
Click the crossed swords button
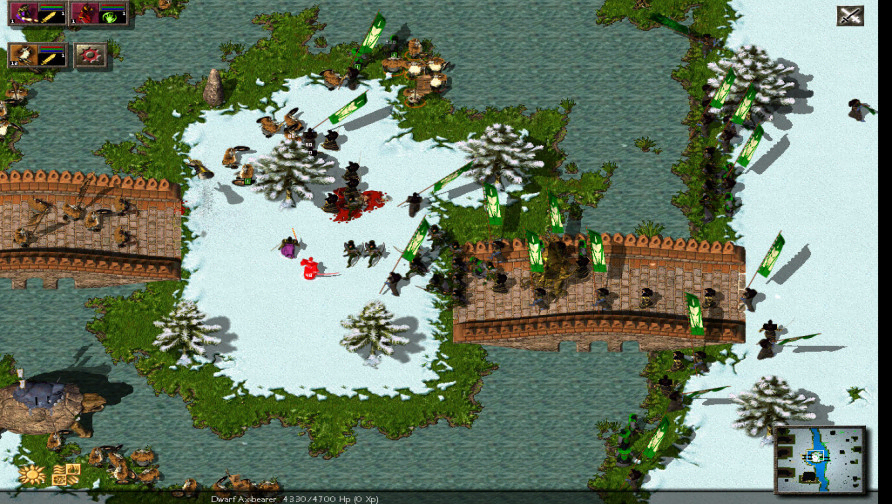coord(850,15)
